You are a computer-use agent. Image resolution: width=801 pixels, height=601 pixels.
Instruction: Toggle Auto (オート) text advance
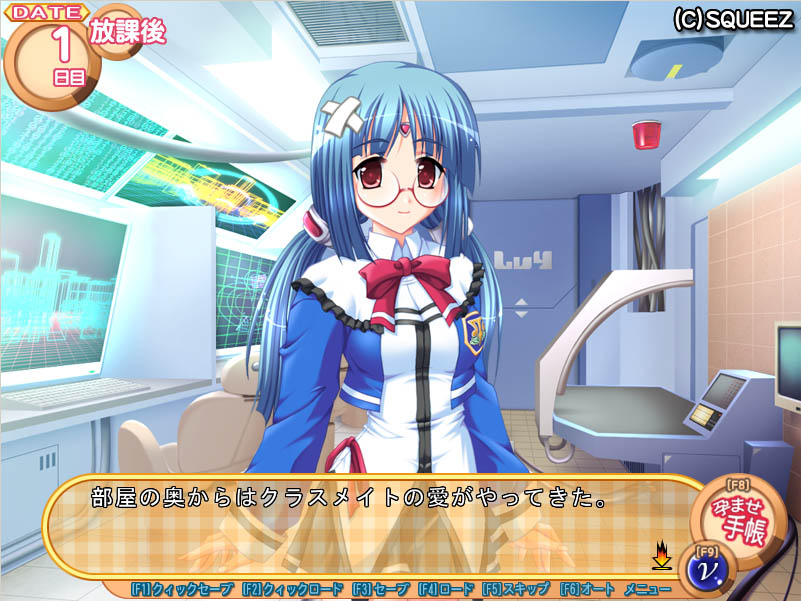[586, 590]
